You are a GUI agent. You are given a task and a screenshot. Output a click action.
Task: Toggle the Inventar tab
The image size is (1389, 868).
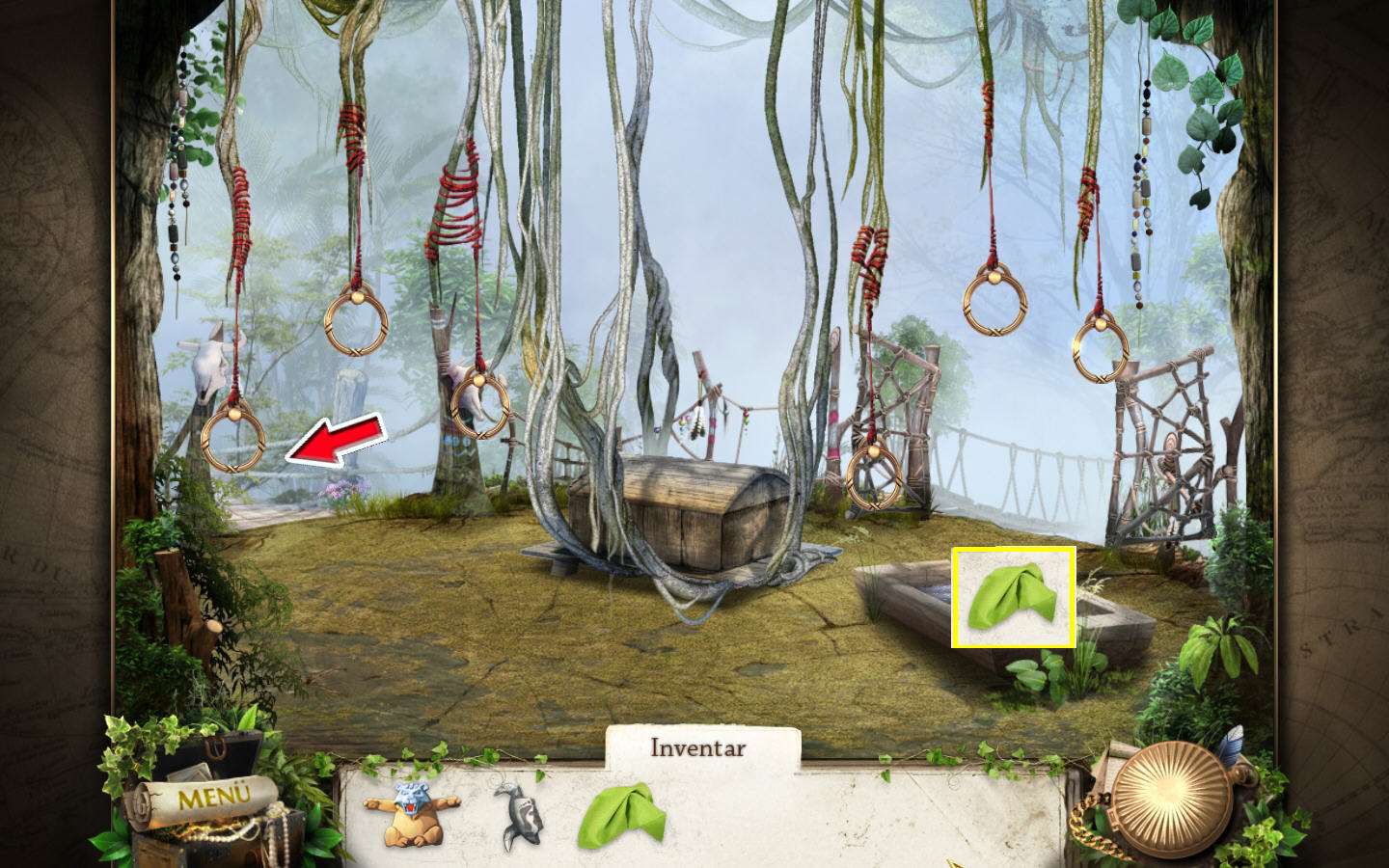[698, 747]
